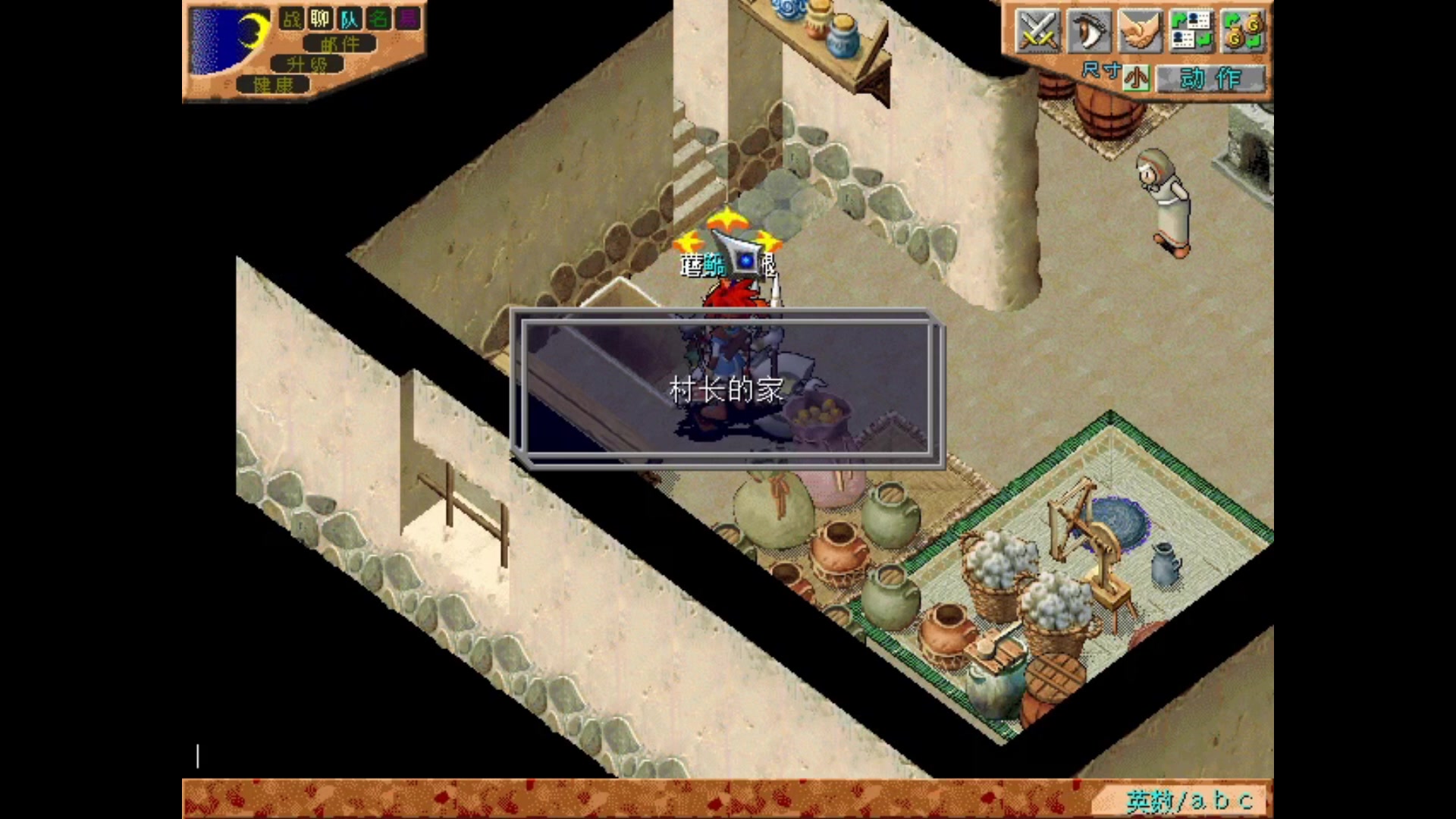Select the eye observe icon
1456x819 pixels.
pos(1088,31)
